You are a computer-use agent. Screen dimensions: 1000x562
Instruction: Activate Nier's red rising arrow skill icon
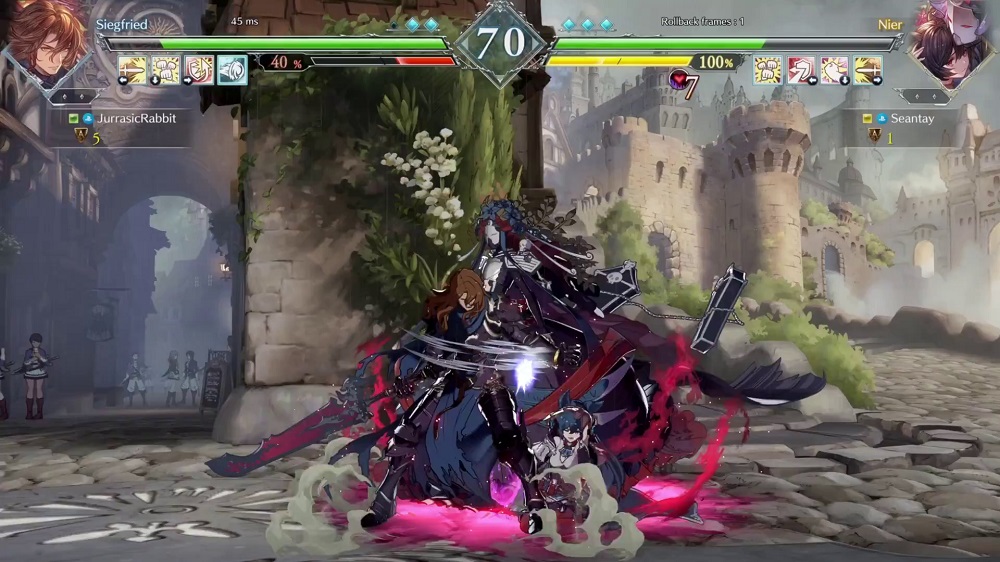(801, 69)
